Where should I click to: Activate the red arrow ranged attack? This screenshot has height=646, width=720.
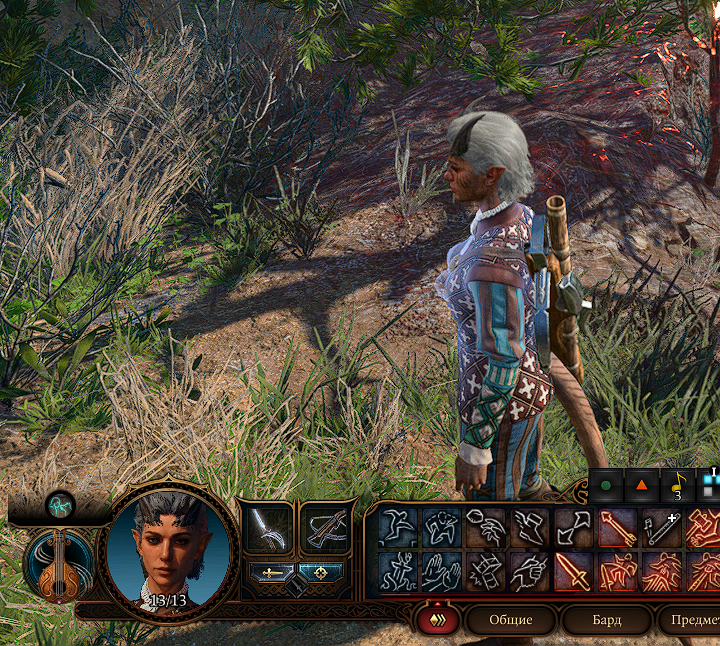616,527
